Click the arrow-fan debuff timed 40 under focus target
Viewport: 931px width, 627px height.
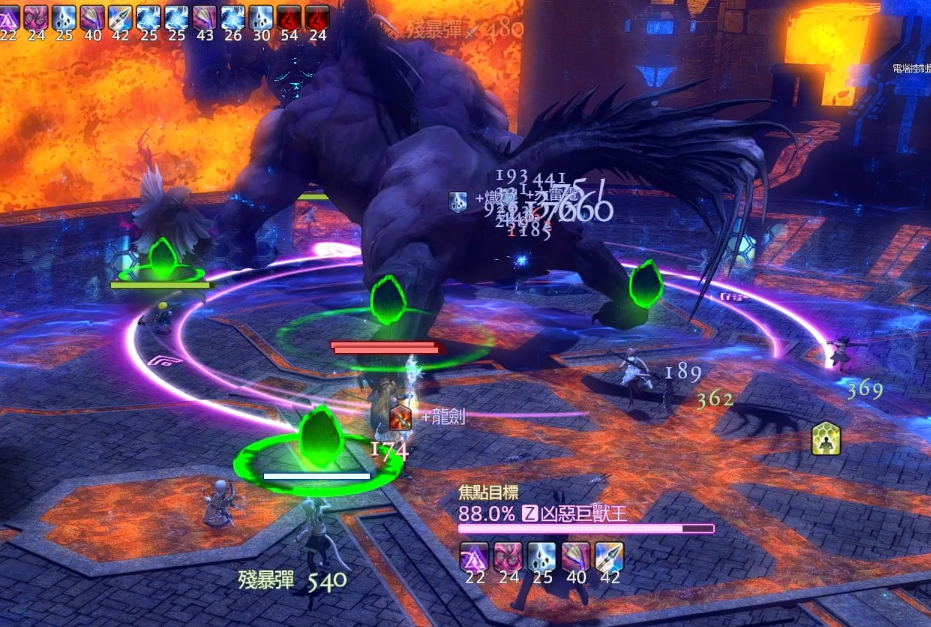[x=575, y=557]
